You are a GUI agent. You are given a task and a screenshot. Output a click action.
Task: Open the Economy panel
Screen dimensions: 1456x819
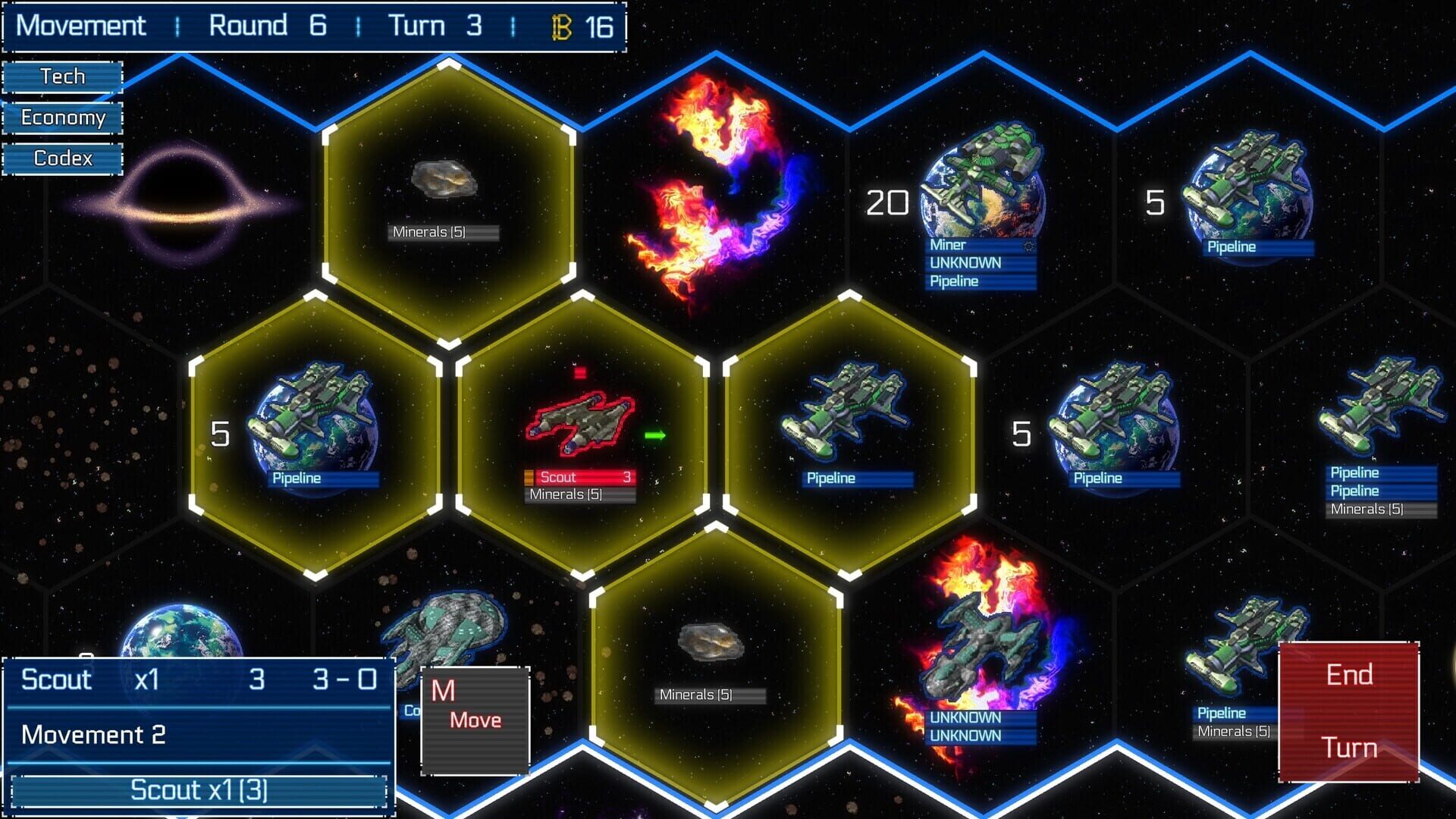tap(64, 118)
